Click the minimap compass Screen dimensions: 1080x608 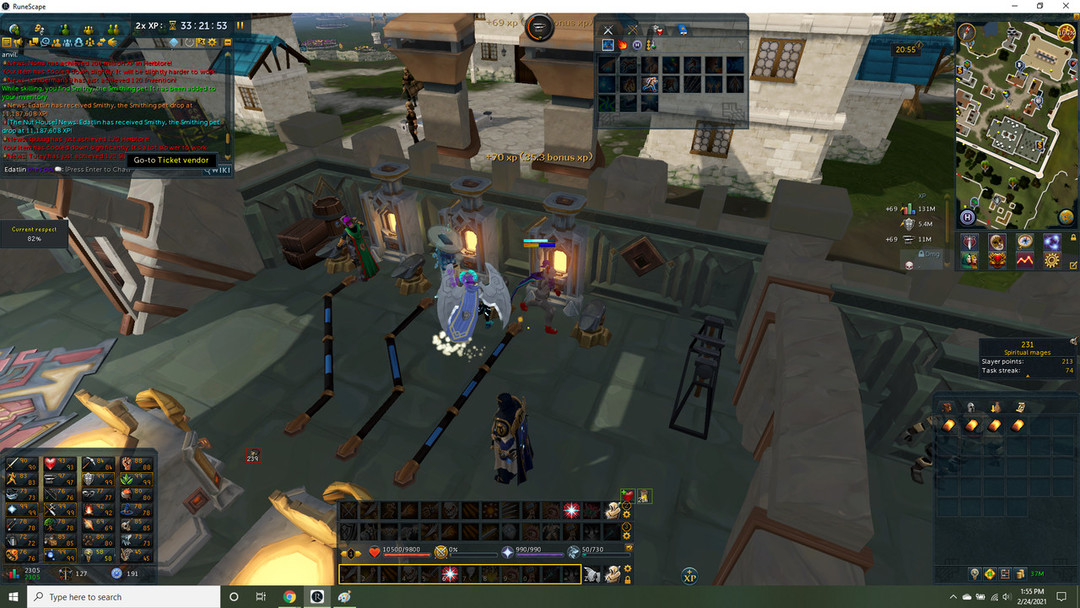point(966,32)
